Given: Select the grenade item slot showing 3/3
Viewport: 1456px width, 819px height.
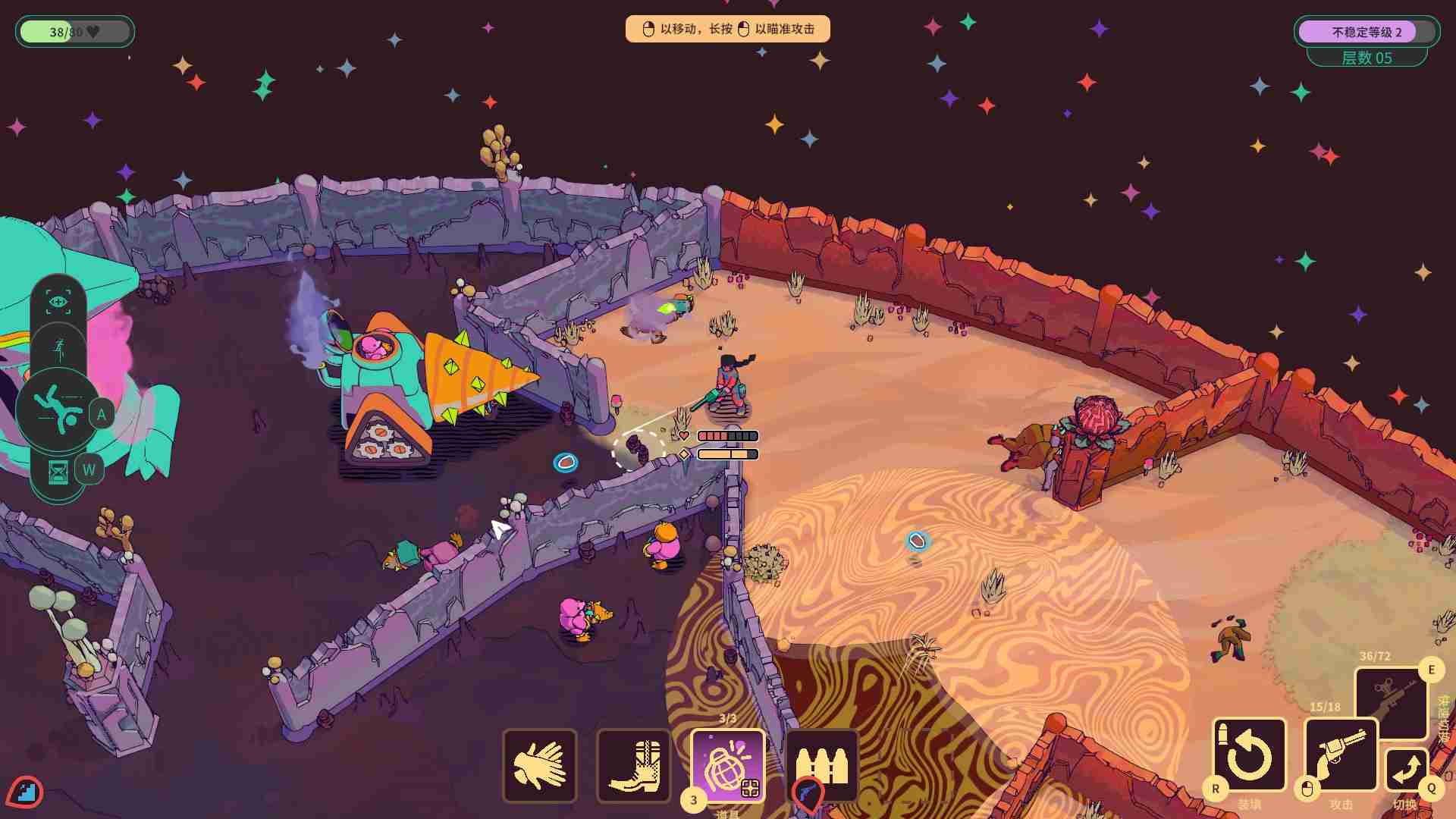Looking at the screenshot, I should point(728,766).
